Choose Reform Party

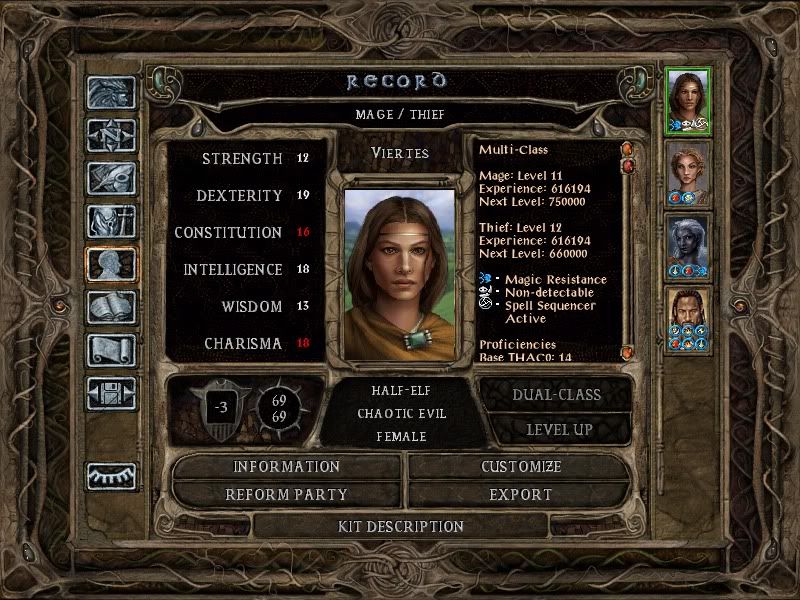click(287, 494)
